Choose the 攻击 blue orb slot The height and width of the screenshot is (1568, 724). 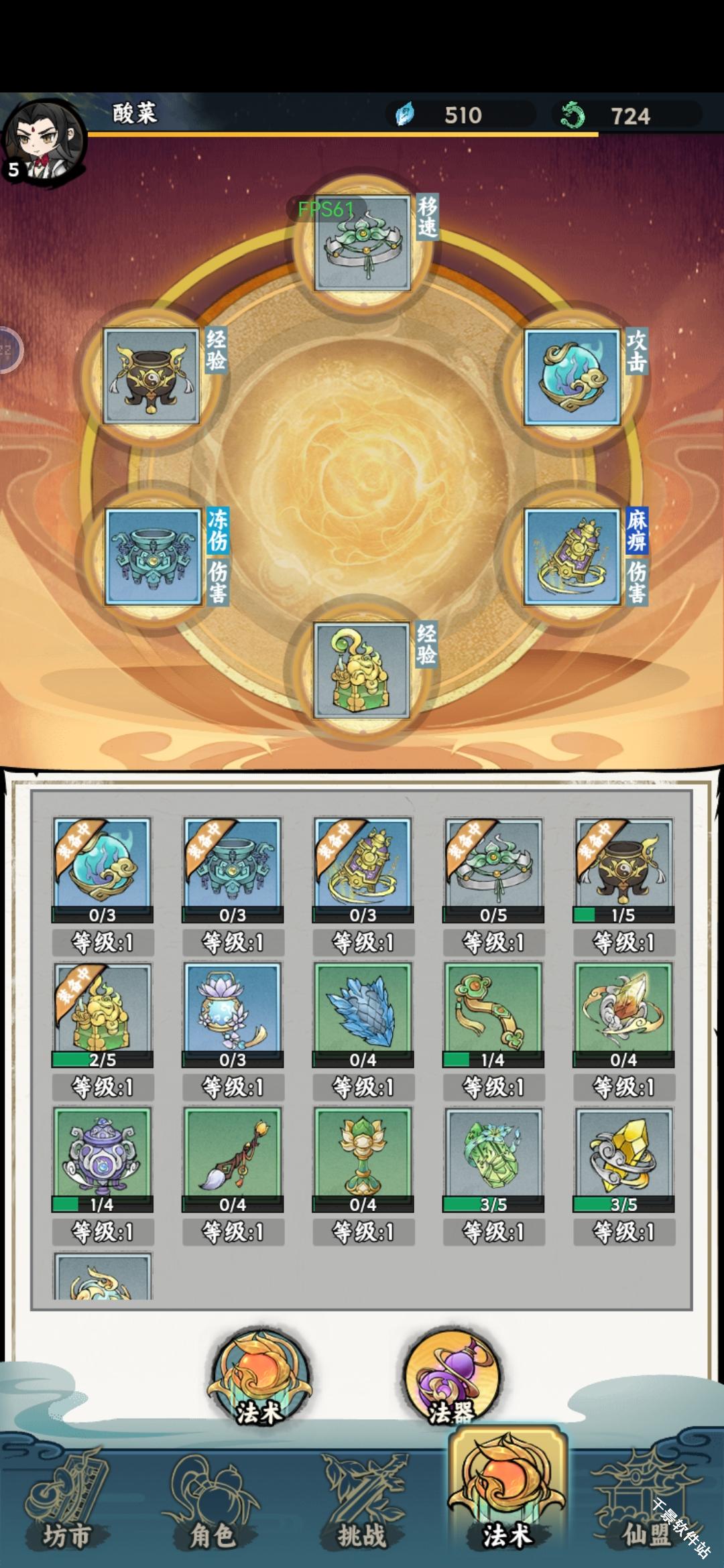tap(572, 377)
